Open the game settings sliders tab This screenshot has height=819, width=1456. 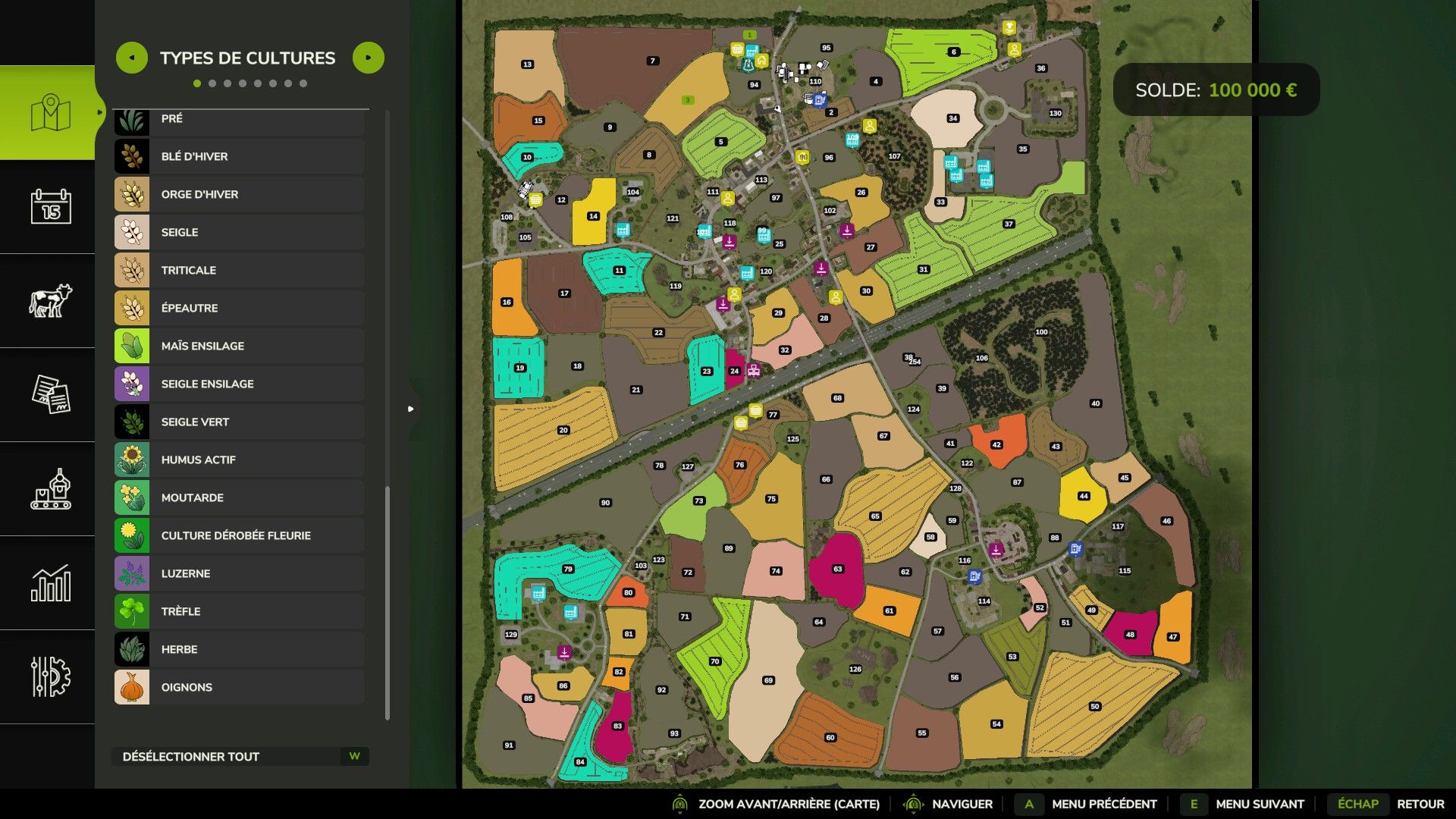[x=51, y=676]
